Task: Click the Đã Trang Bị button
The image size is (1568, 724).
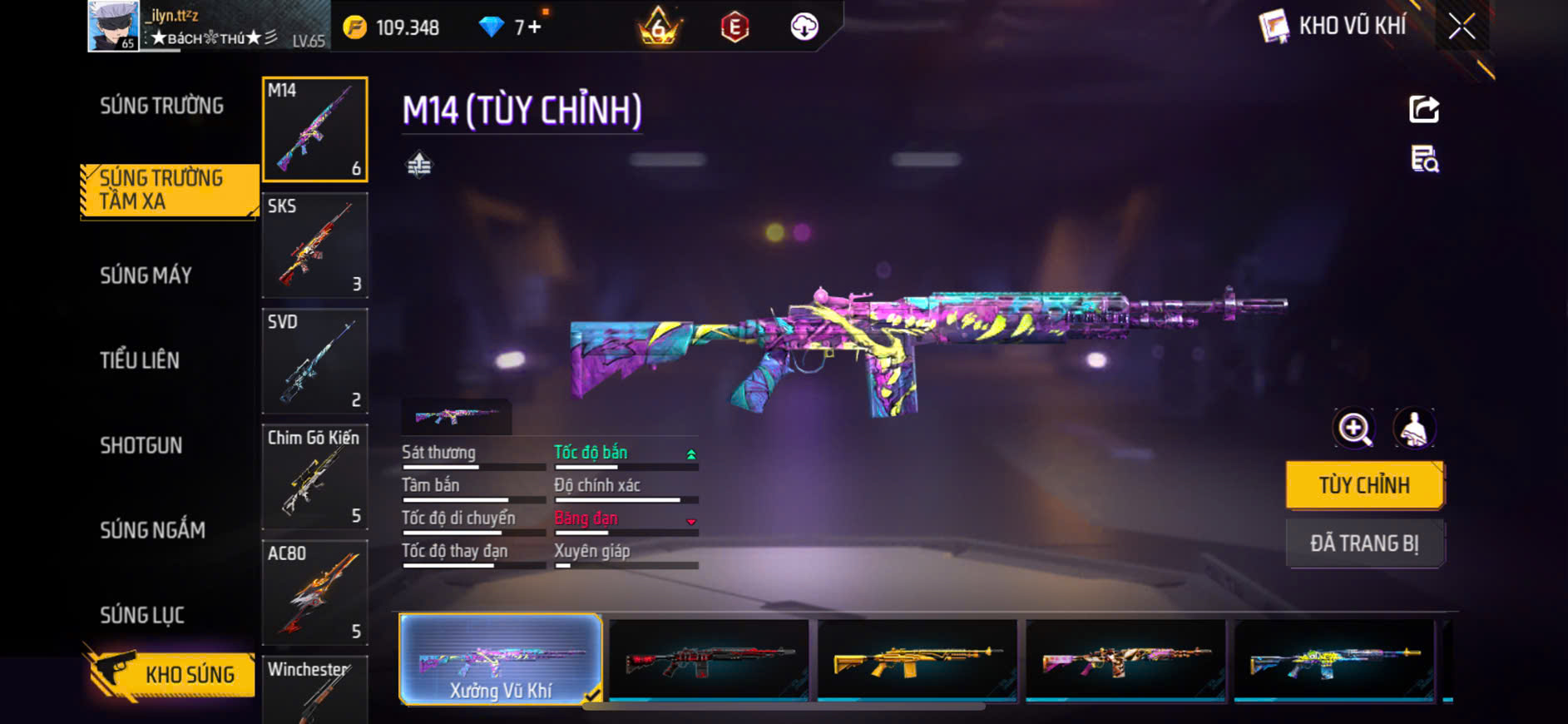Action: point(1364,543)
